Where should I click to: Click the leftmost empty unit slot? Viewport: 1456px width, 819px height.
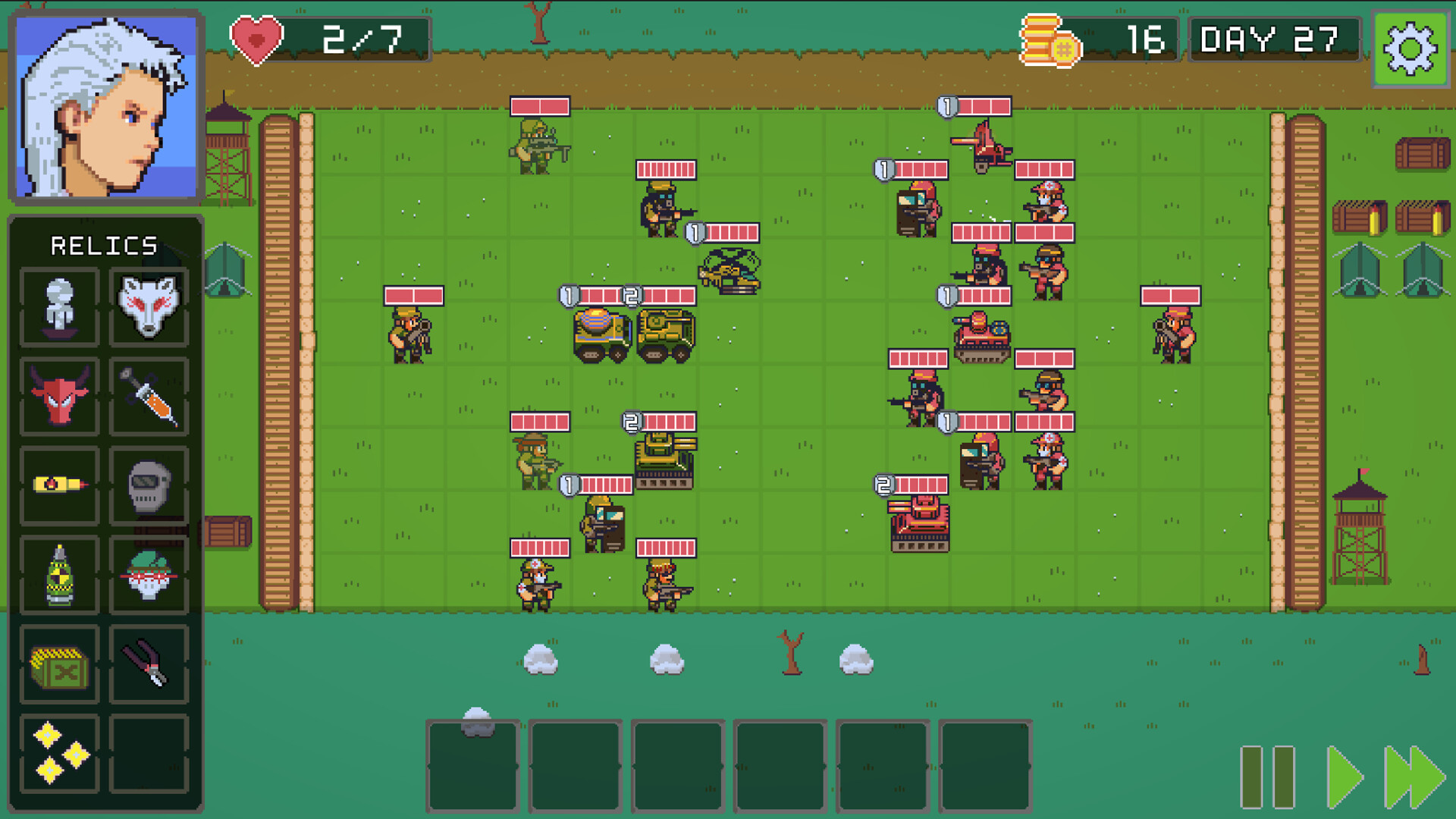tap(472, 762)
